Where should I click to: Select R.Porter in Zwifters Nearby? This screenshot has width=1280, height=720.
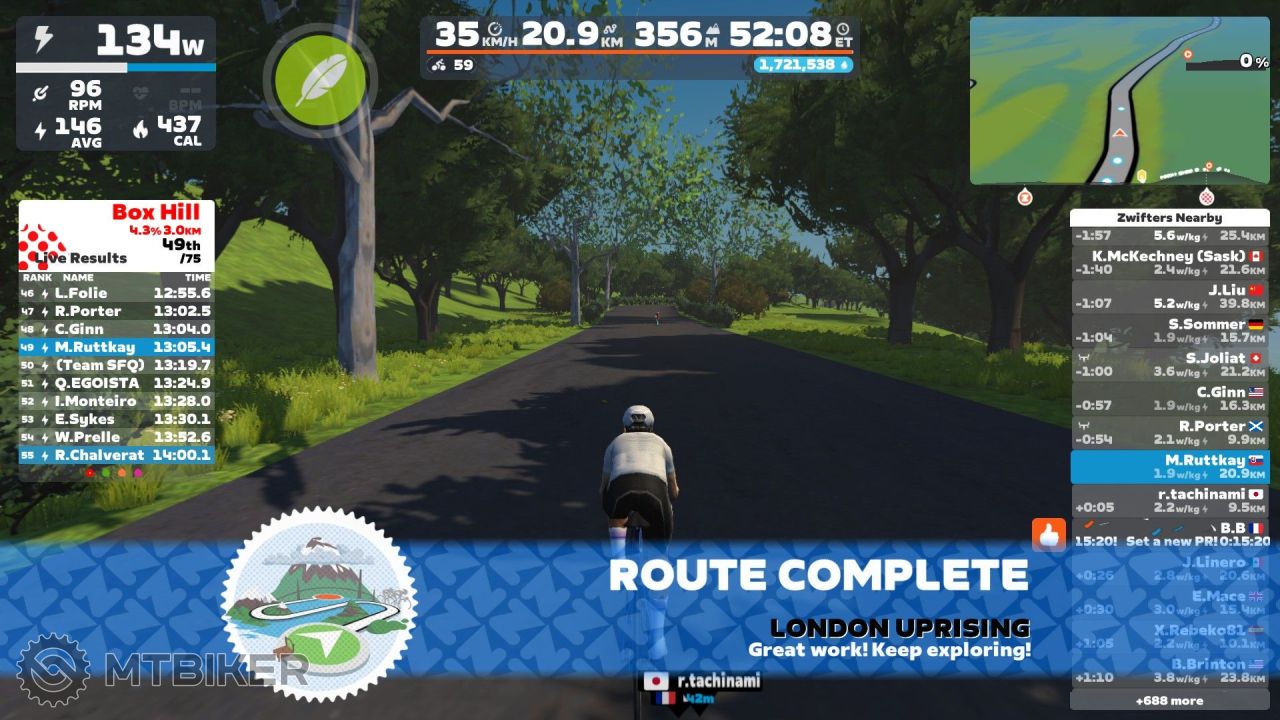tap(1168, 433)
